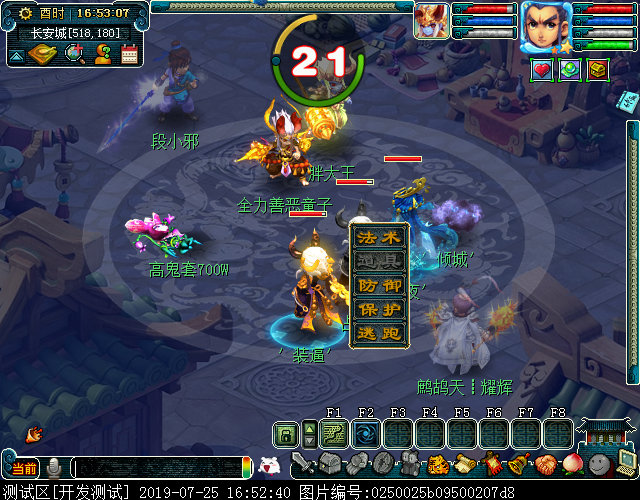Image resolution: width=640 pixels, height=500 pixels.
Task: Open the world map magnifier icon
Action: [74, 54]
